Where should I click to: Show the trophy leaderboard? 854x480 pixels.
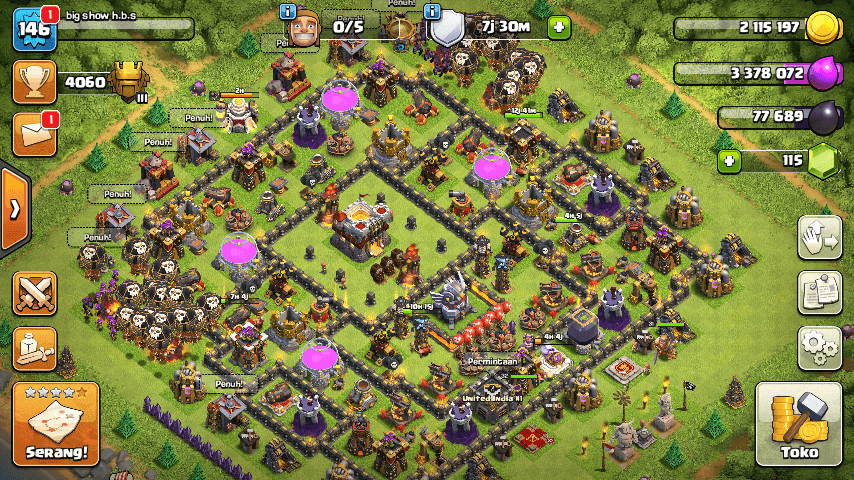pos(33,81)
